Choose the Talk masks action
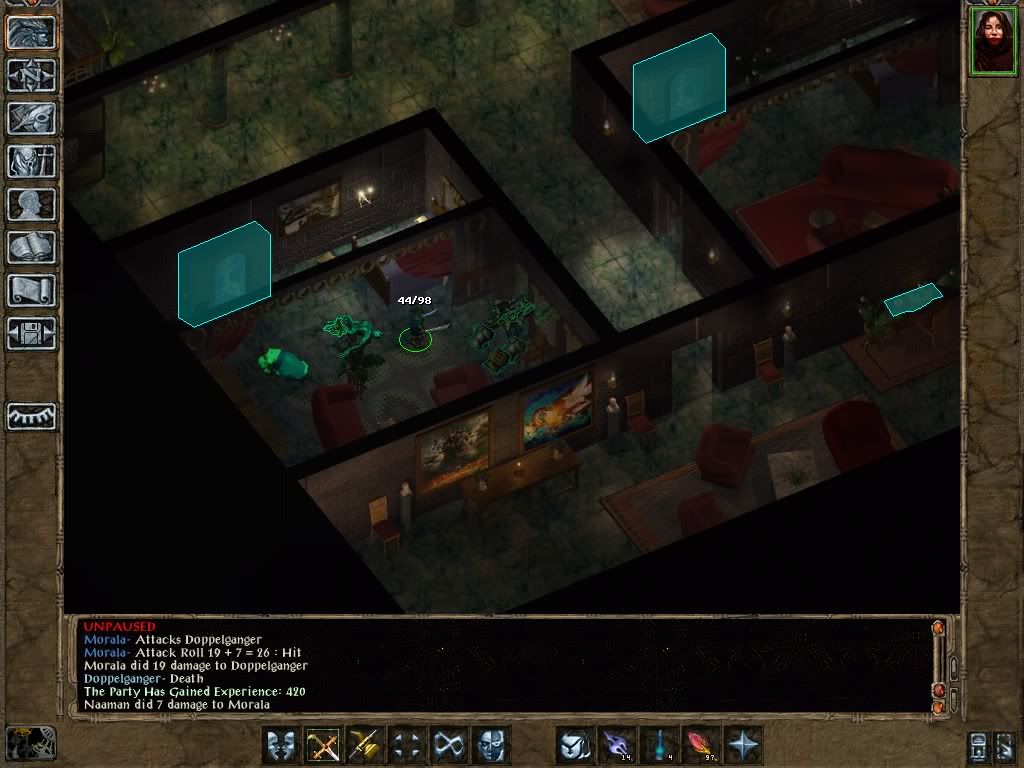 pos(282,745)
